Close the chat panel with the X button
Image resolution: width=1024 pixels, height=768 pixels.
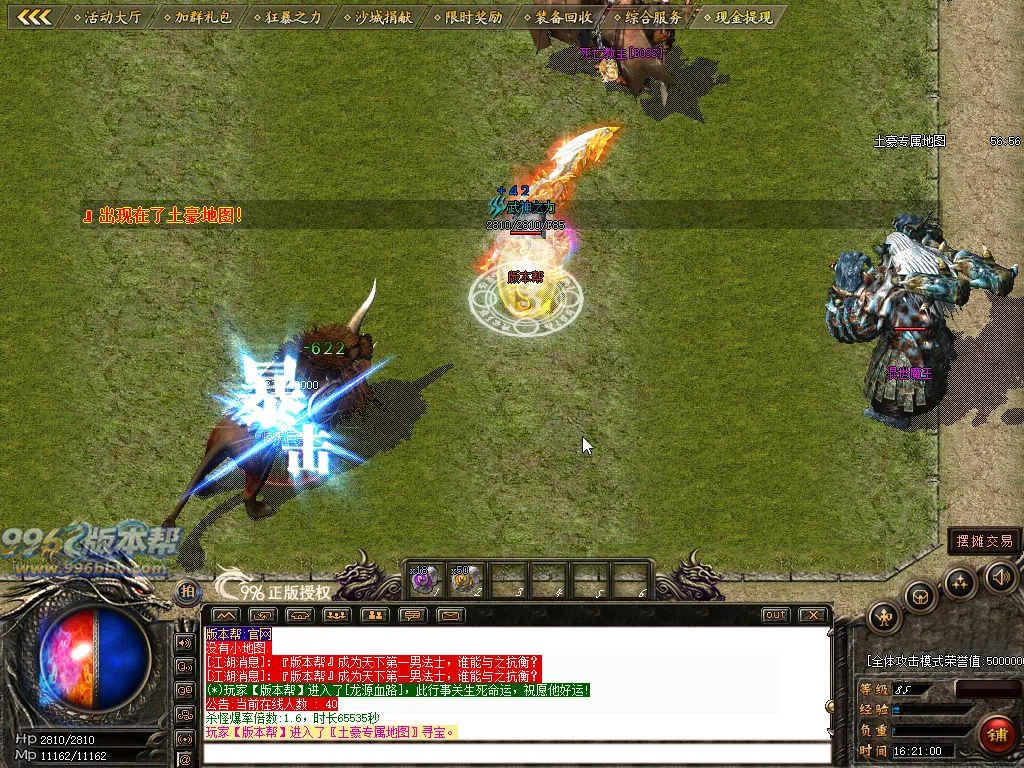(814, 615)
